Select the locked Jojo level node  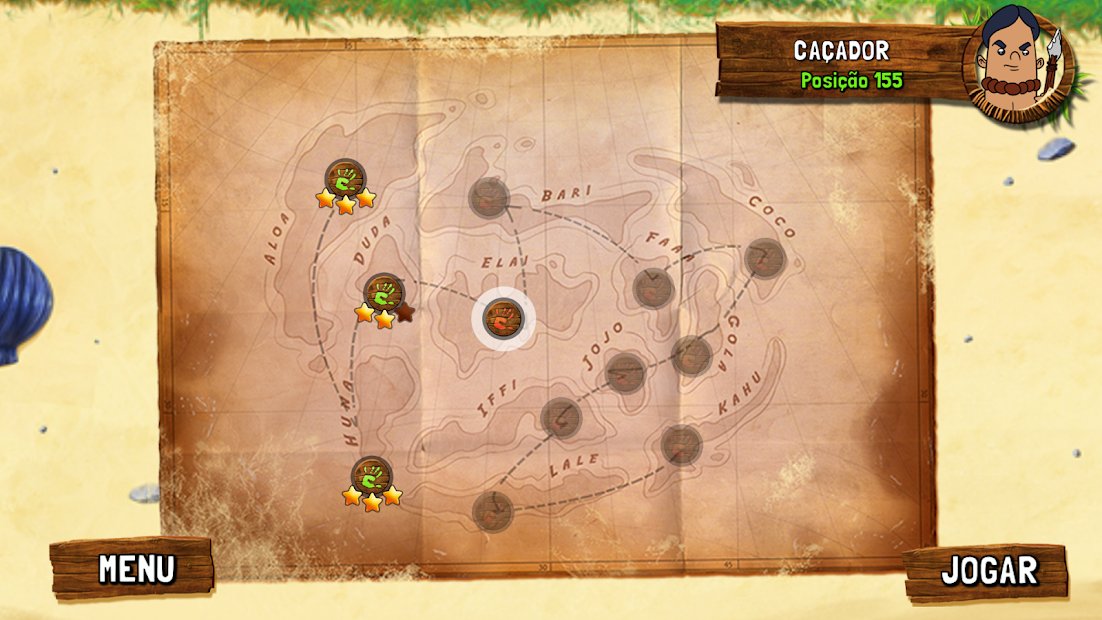pos(625,373)
